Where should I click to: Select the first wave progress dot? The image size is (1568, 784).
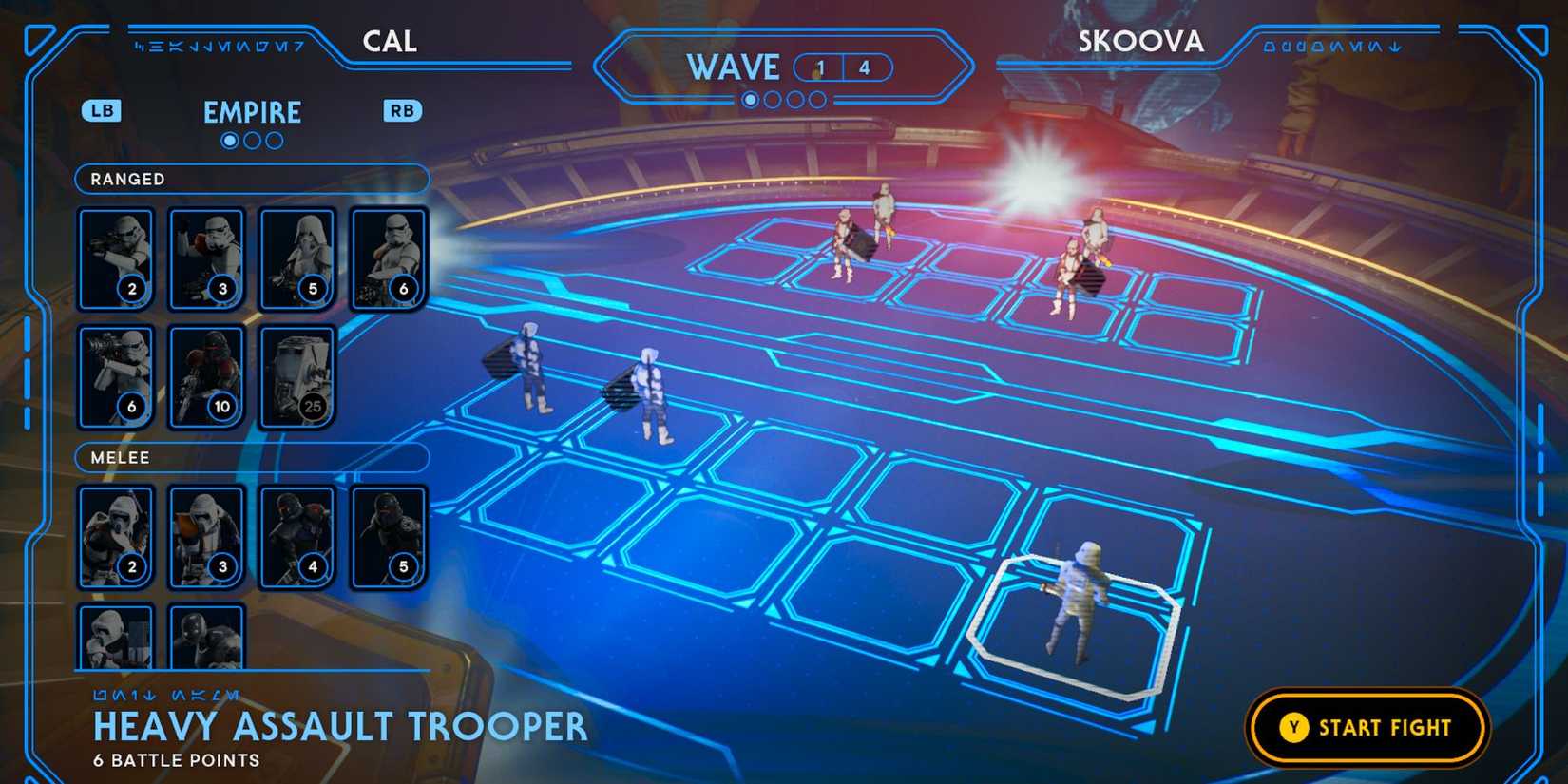(x=751, y=98)
